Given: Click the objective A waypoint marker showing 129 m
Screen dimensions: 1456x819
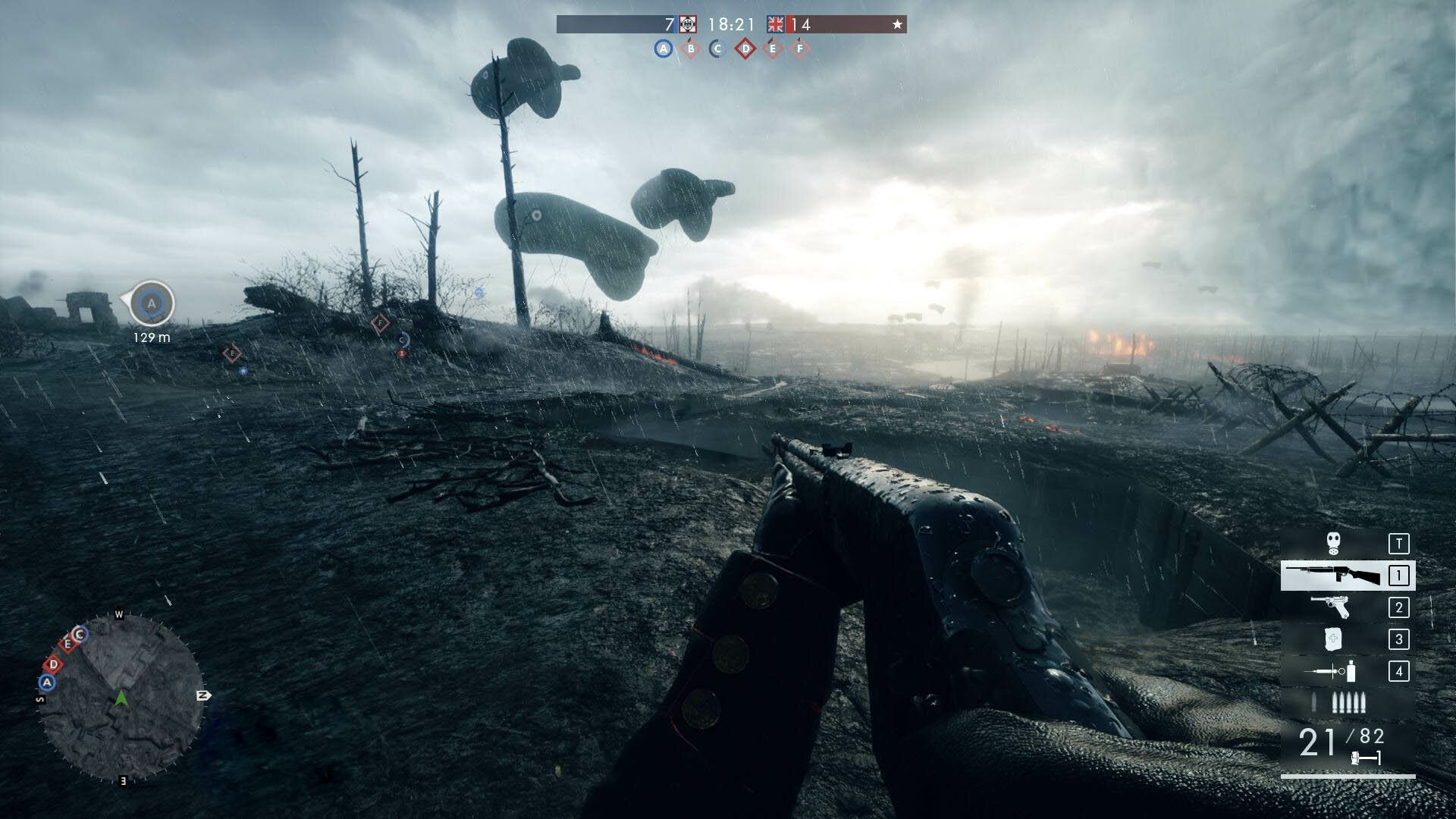Looking at the screenshot, I should (x=152, y=303).
